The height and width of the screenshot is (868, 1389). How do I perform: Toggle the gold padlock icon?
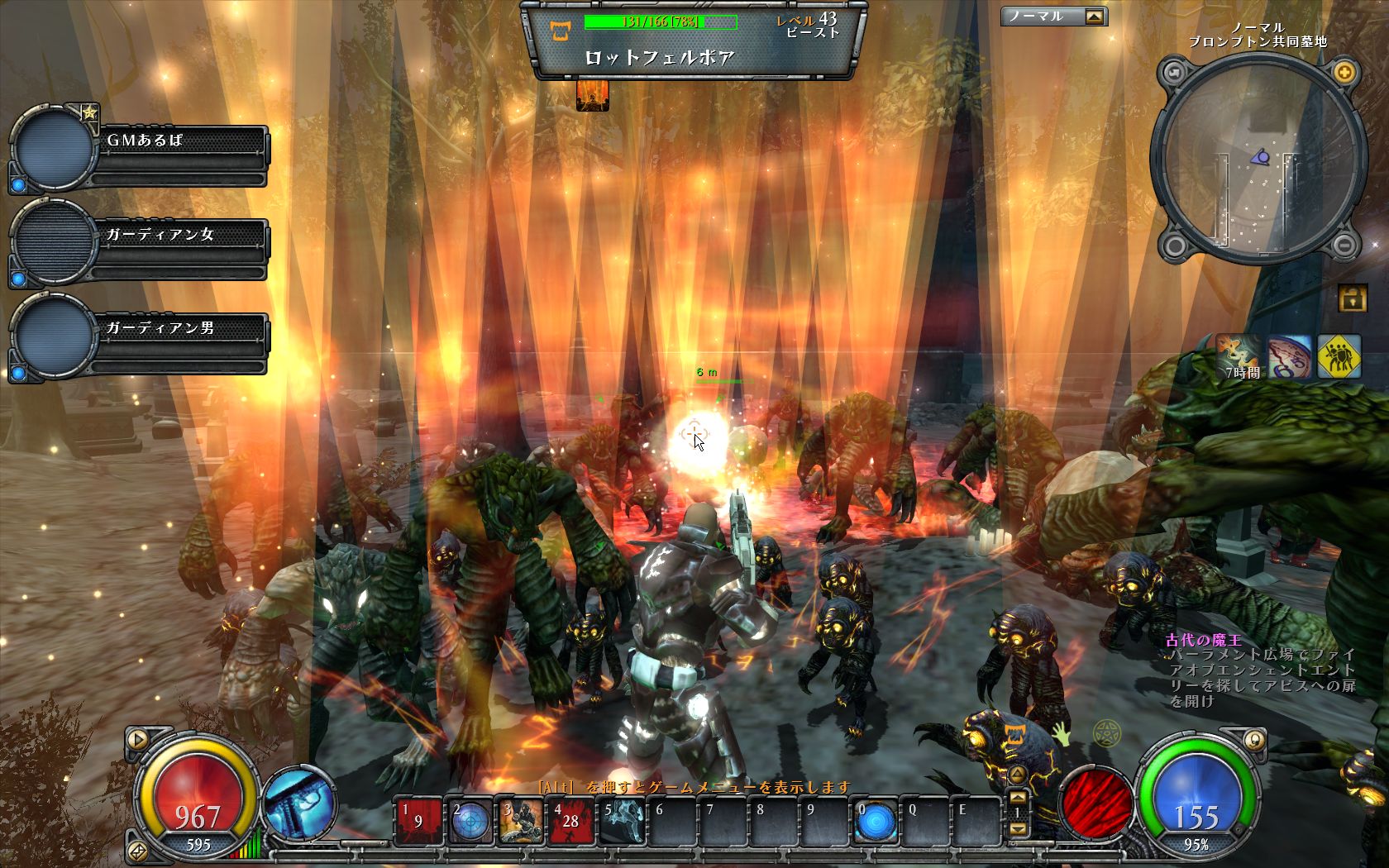pyautogui.click(x=1352, y=298)
